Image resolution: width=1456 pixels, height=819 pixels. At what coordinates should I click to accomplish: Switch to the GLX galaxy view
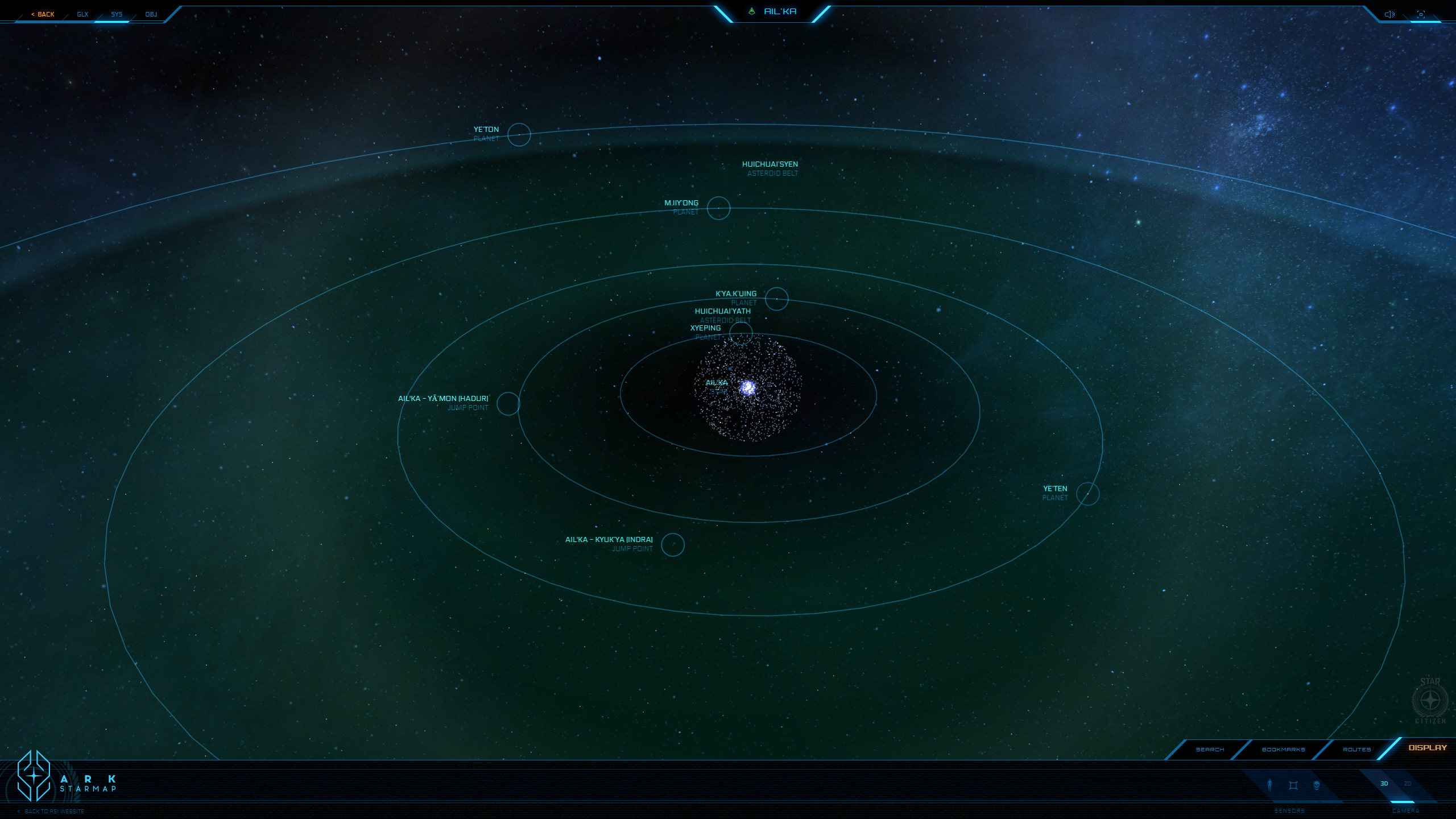82,14
